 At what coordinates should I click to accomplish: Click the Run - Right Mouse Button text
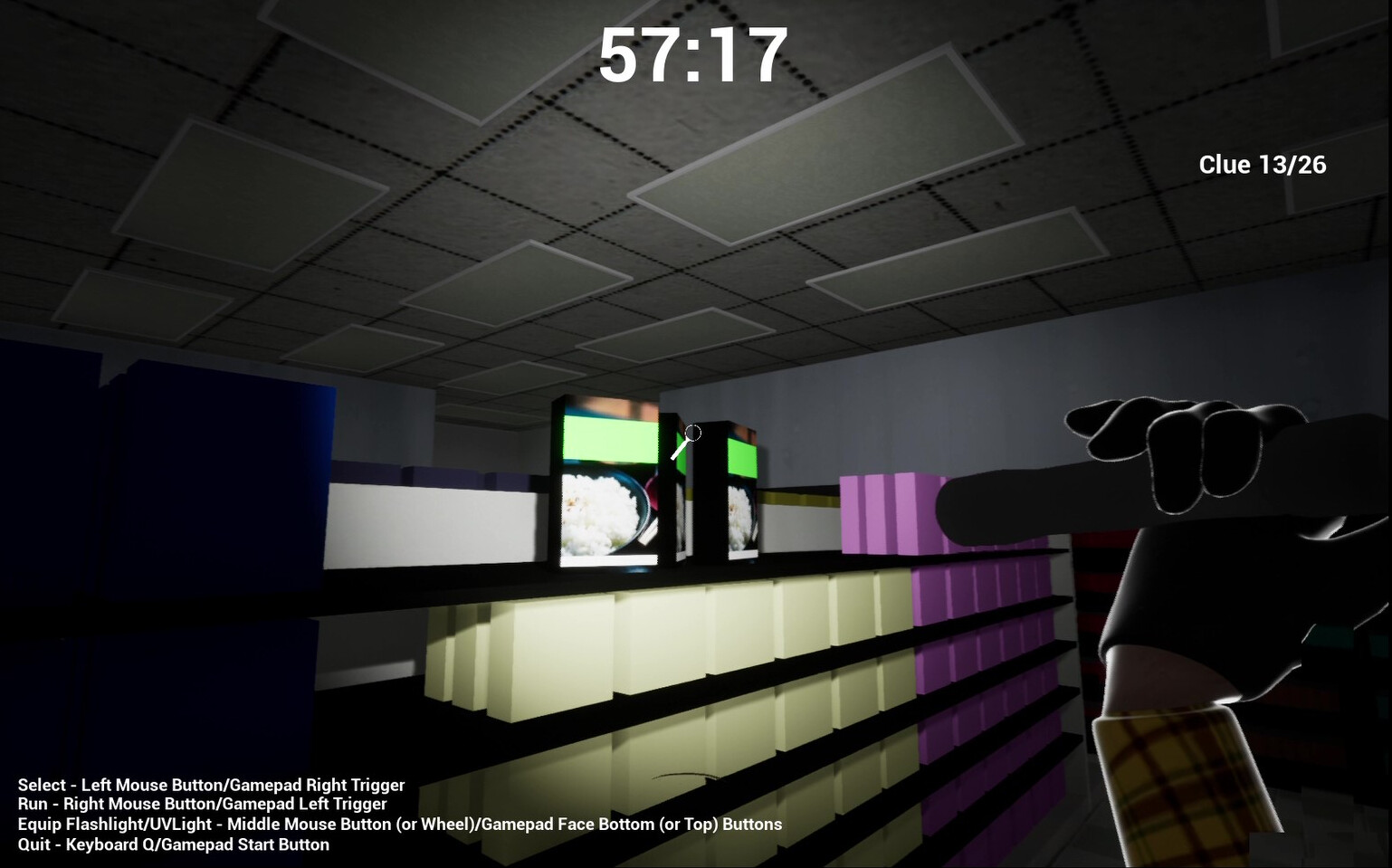(x=203, y=805)
